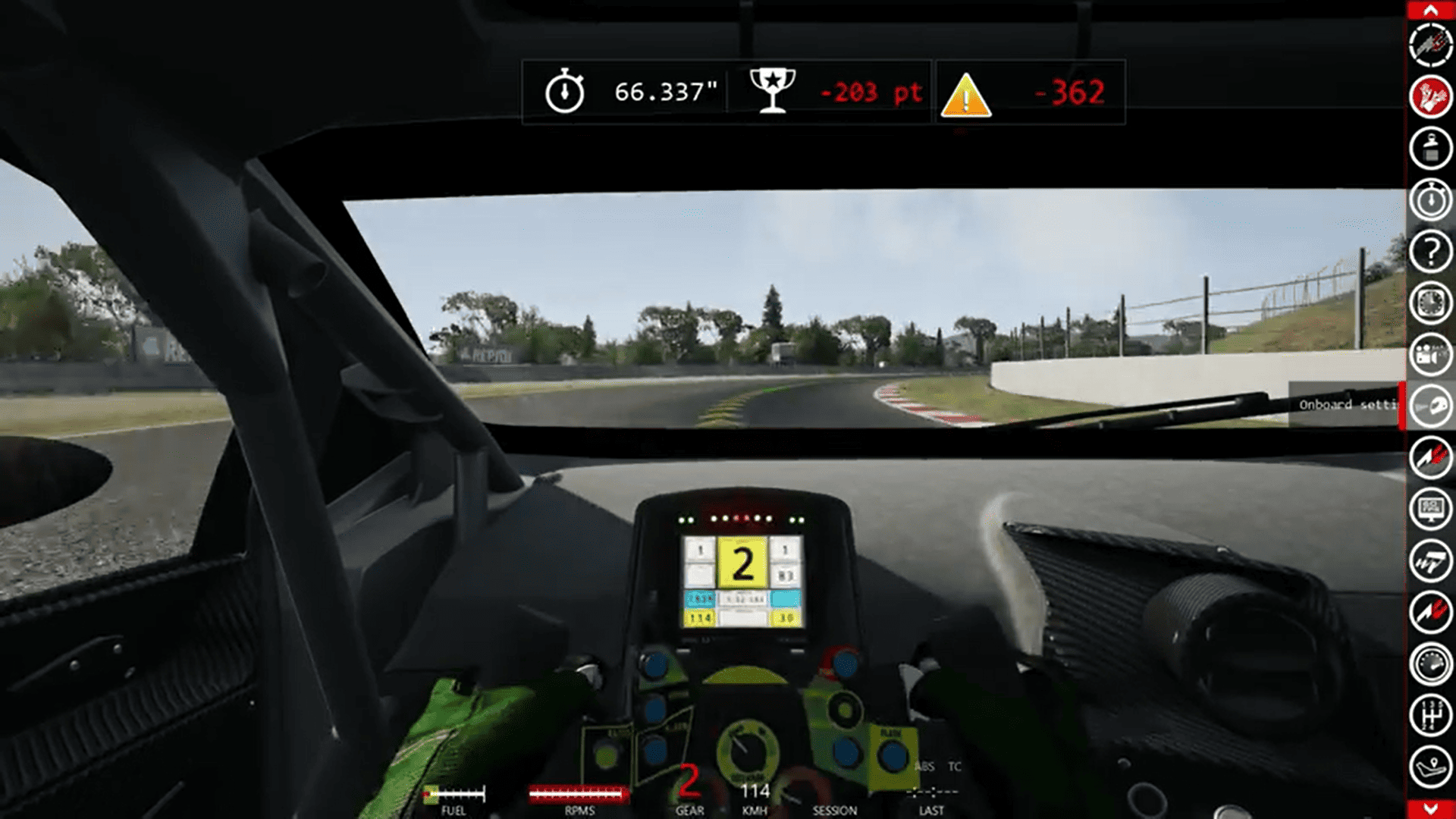Show the monitor FPS display app

coord(1430,509)
